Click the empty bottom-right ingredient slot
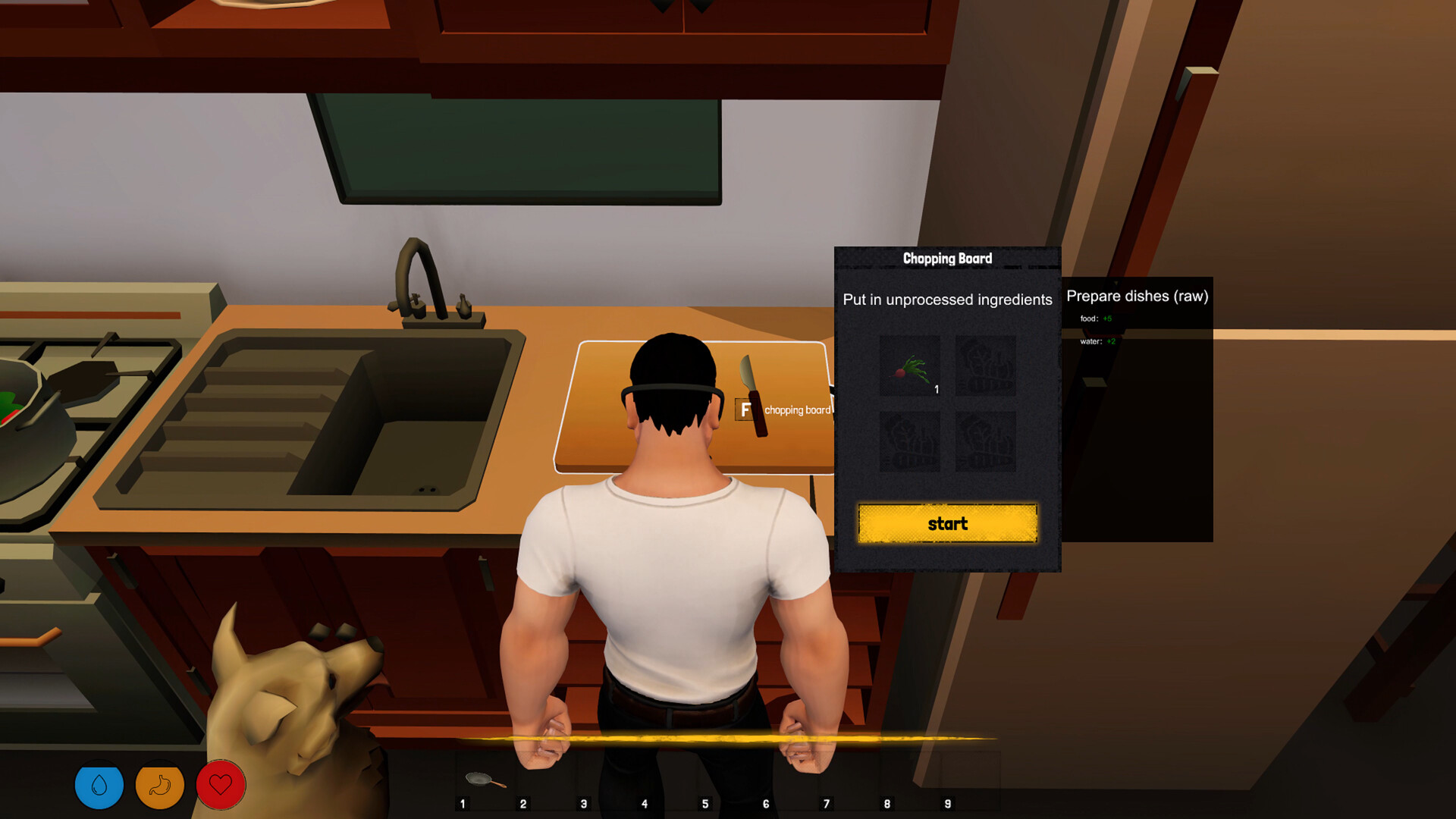 point(986,442)
